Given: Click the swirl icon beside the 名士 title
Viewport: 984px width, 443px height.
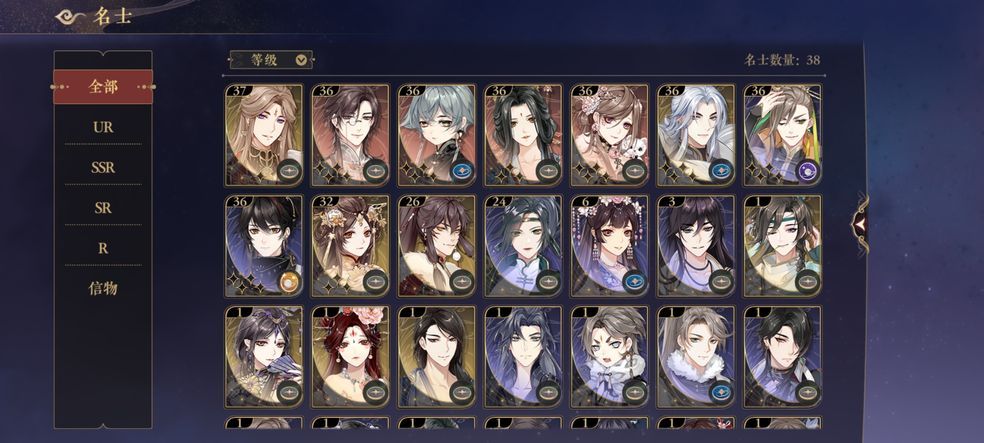Looking at the screenshot, I should [x=71, y=16].
